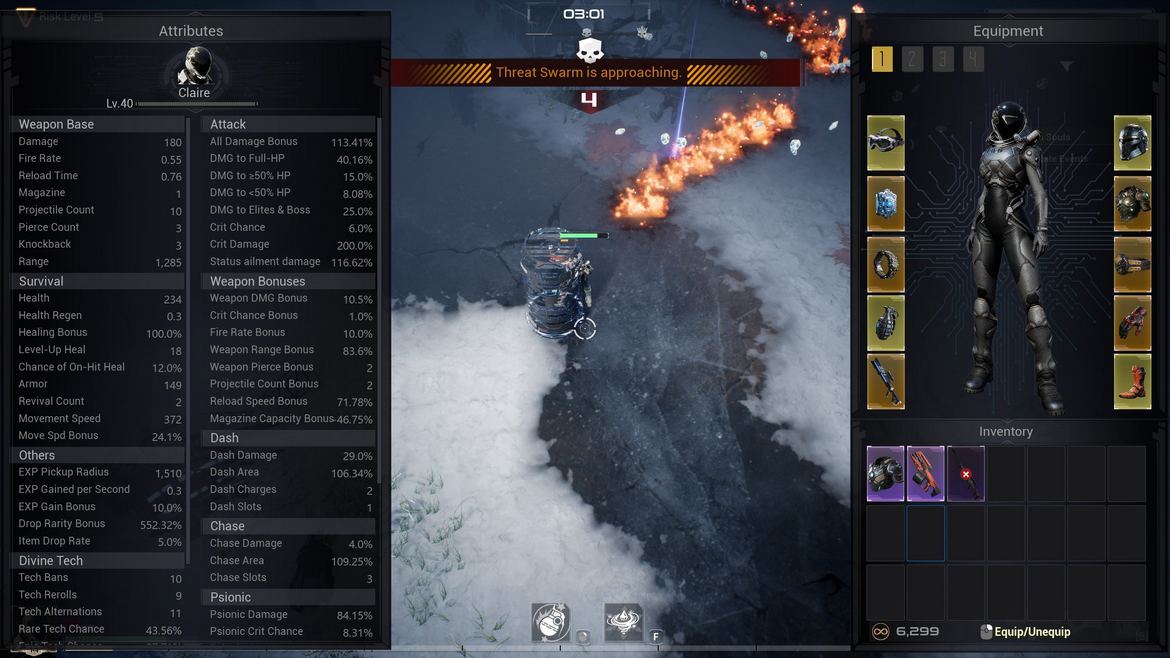This screenshot has width=1170, height=658.
Task: Select the equipped grenade slot
Action: [886, 322]
